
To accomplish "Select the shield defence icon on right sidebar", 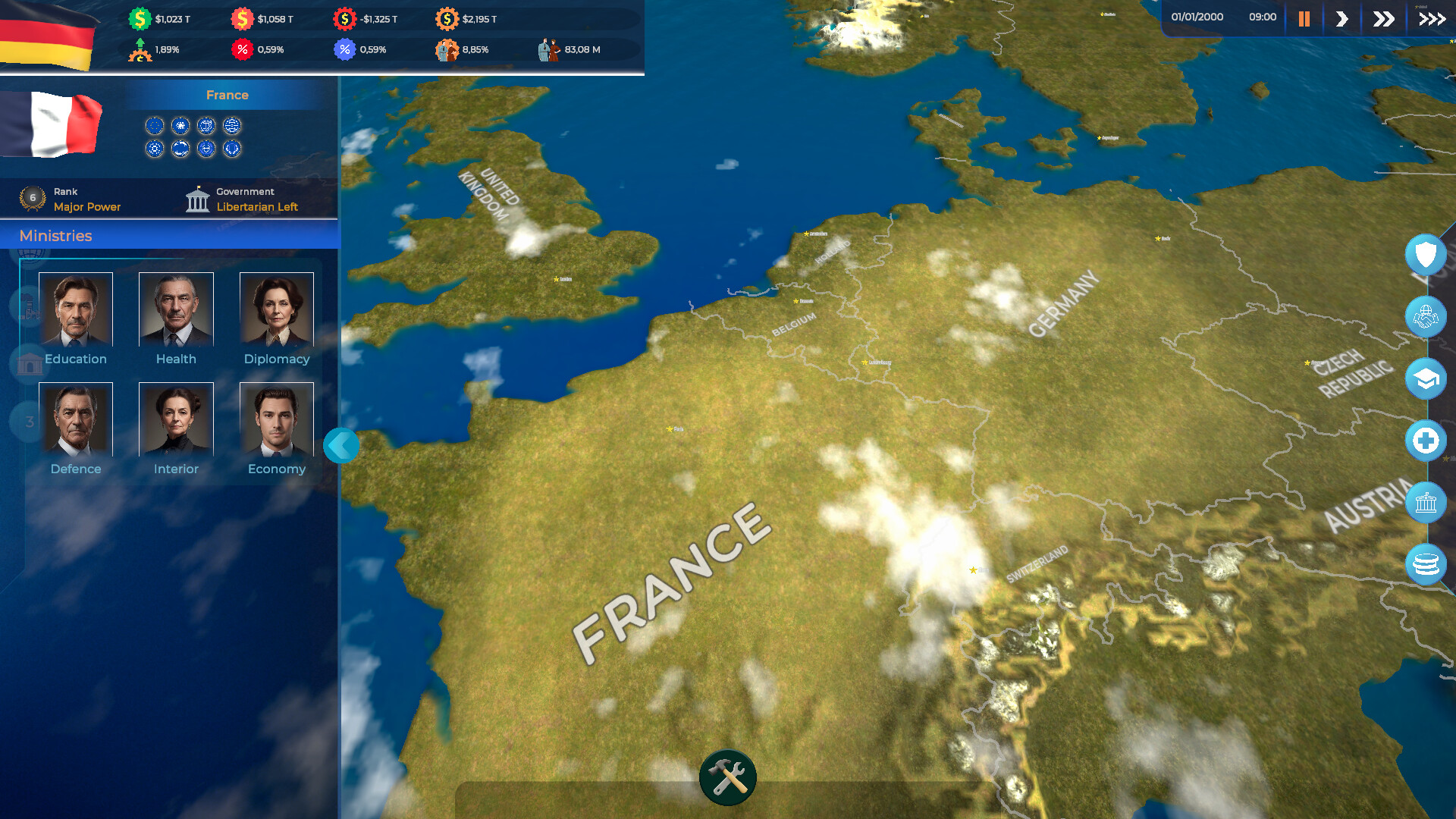I will click(1426, 254).
